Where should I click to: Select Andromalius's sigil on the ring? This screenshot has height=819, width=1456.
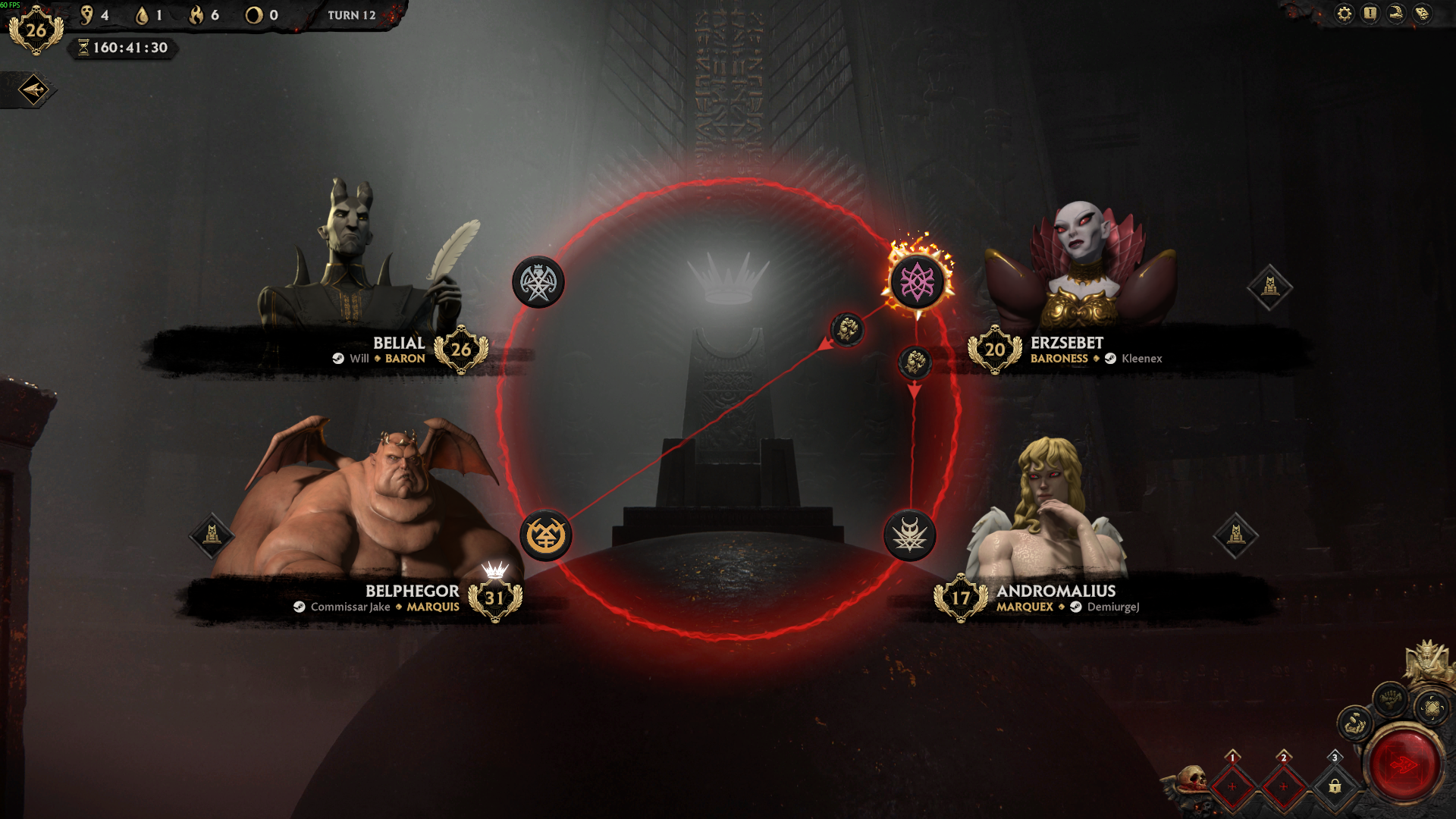tap(909, 536)
